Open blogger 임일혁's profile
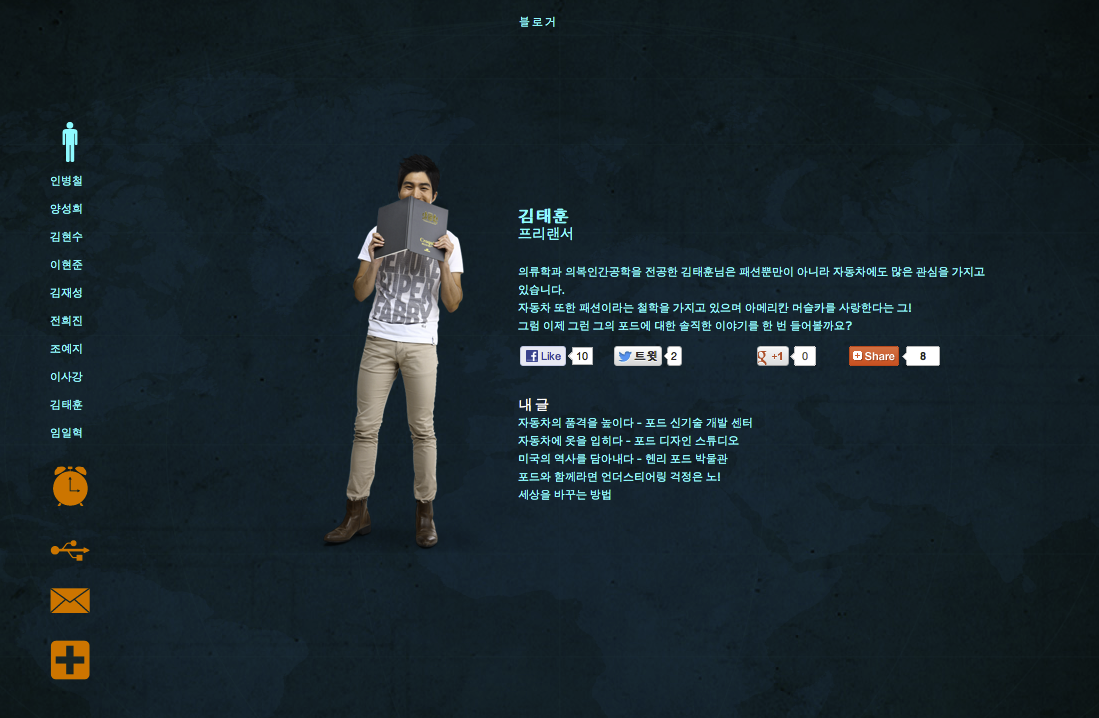Screen dimensions: 1099x718 pos(66,433)
